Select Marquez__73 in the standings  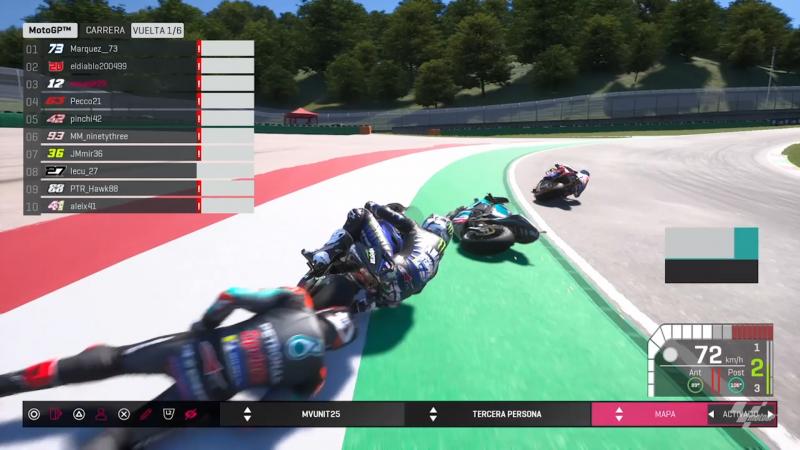110,48
